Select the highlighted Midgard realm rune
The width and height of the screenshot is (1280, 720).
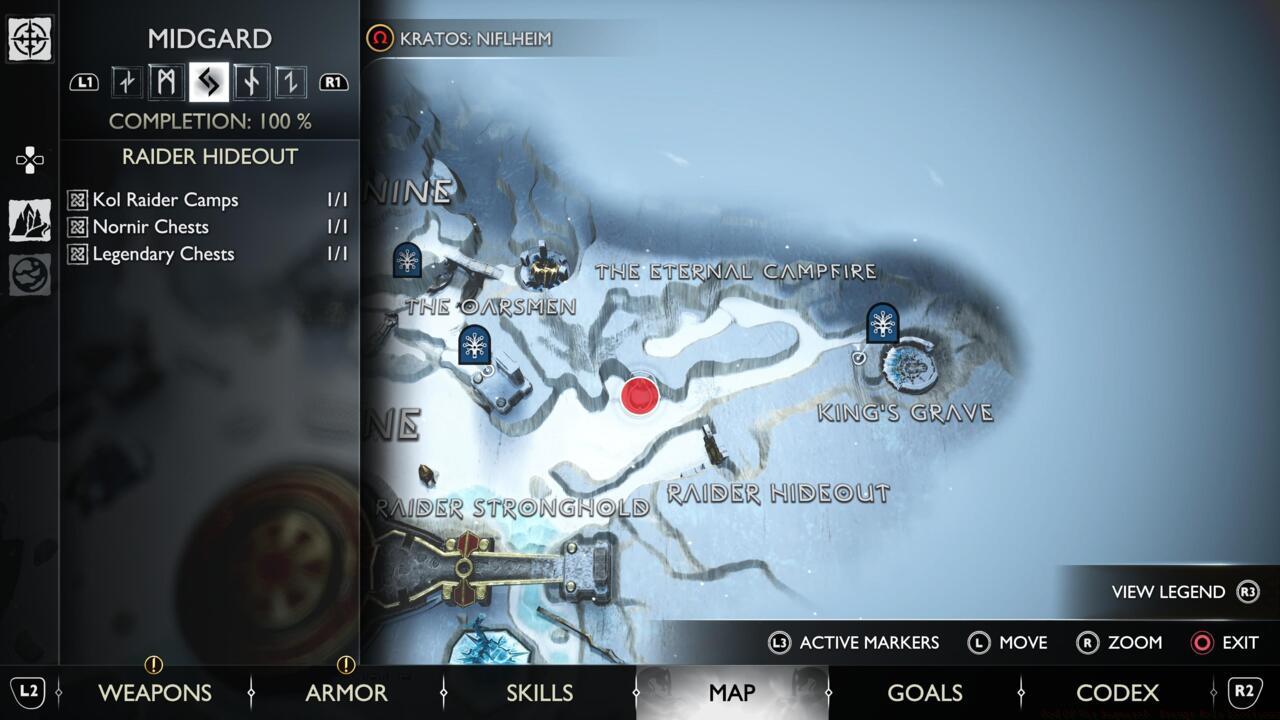click(209, 82)
